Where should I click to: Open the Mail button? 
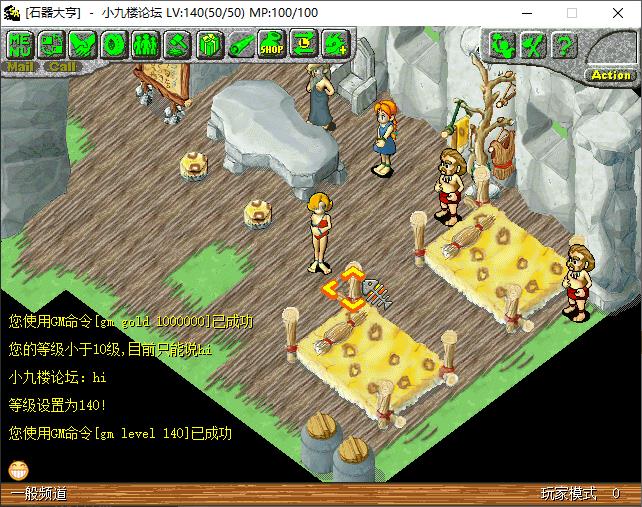(21, 67)
